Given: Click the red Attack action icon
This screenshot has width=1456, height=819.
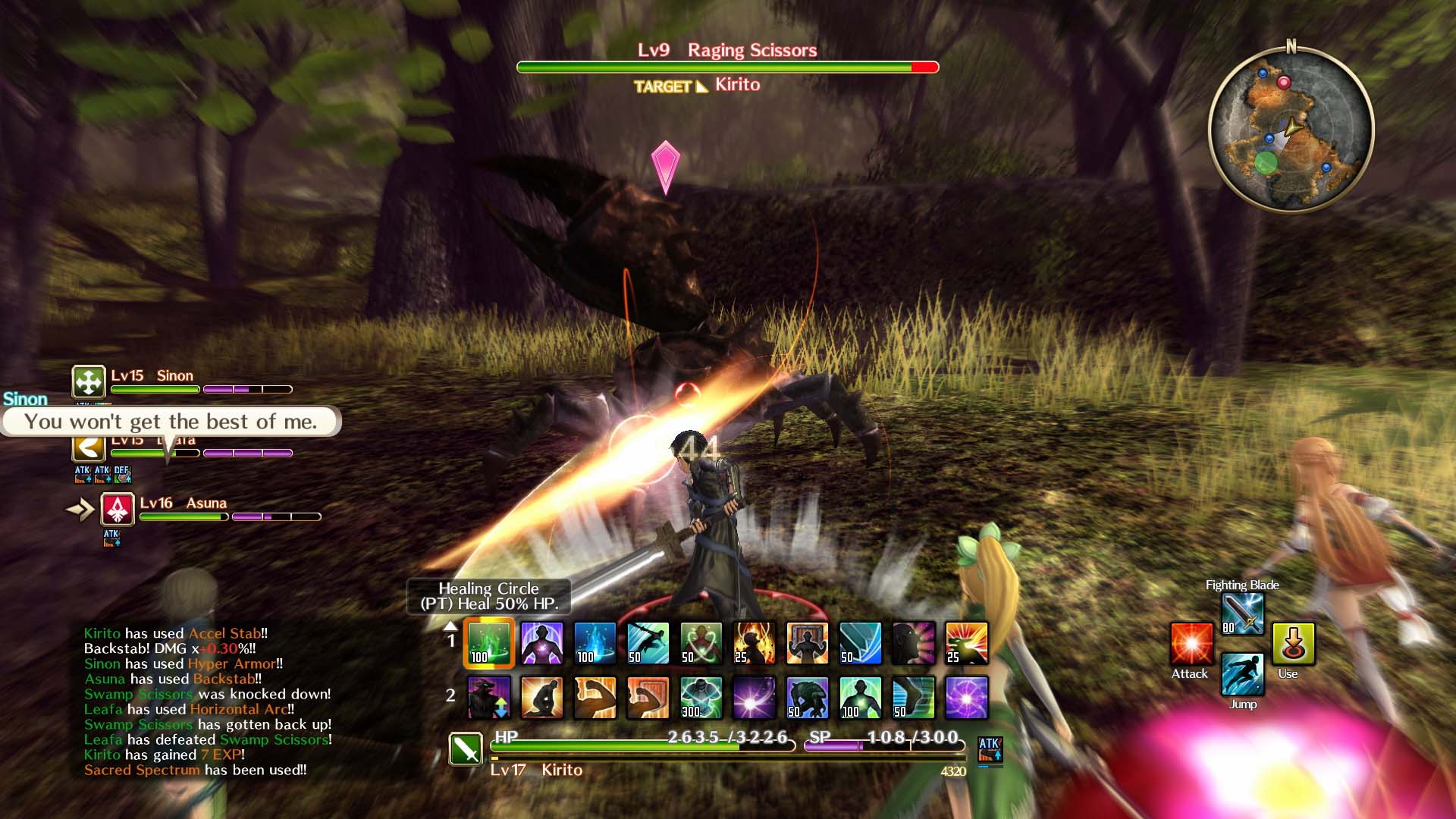Looking at the screenshot, I should pyautogui.click(x=1191, y=644).
